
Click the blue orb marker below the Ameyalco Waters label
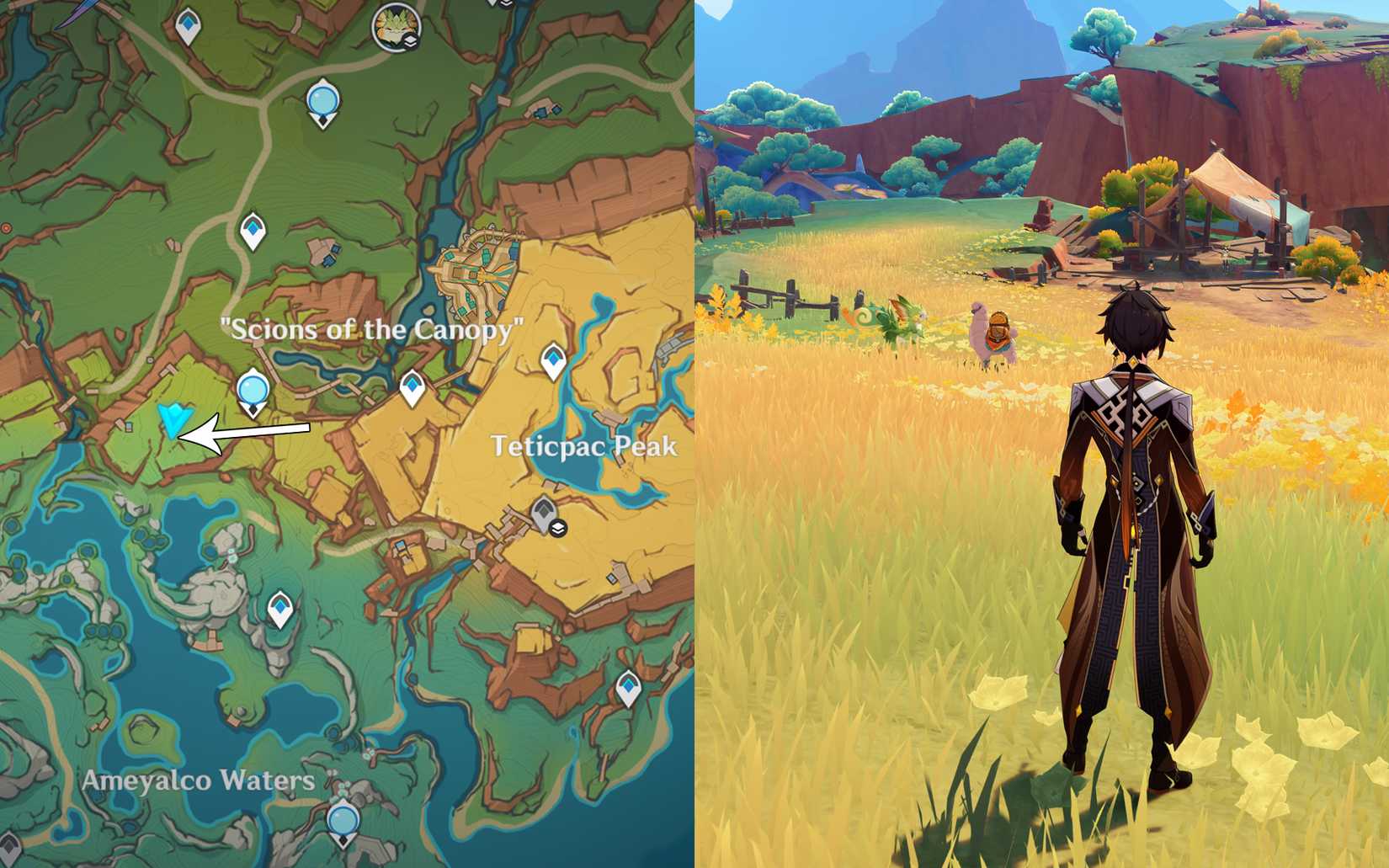pyautogui.click(x=342, y=818)
